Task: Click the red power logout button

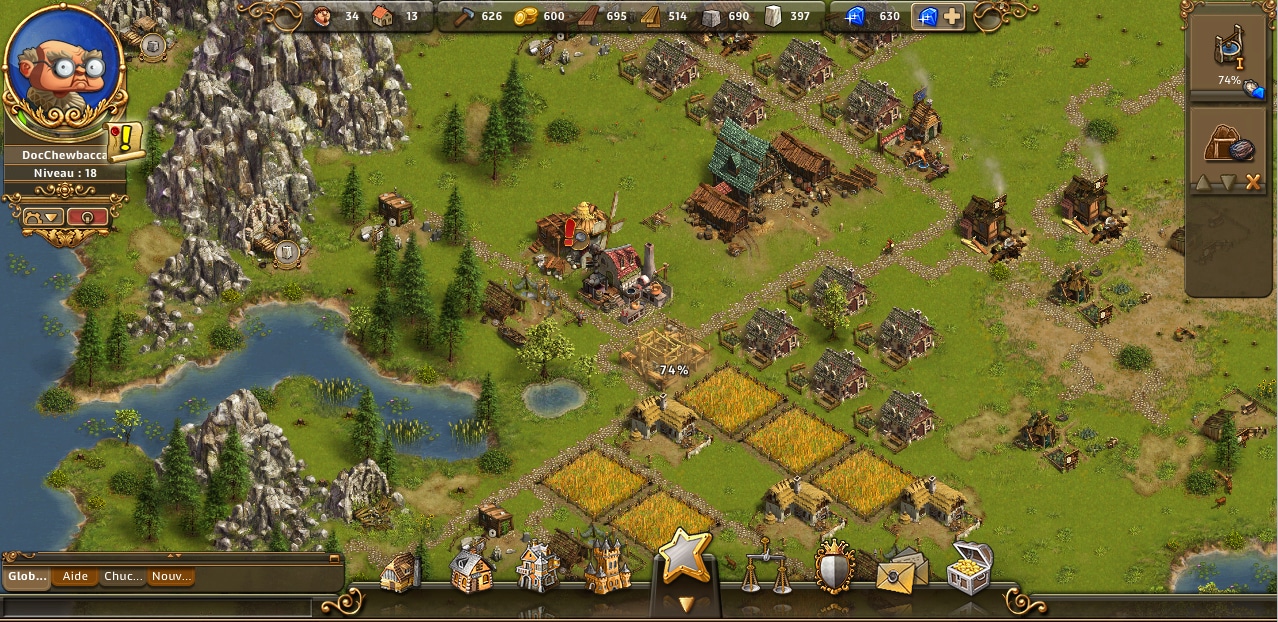Action: (x=88, y=217)
